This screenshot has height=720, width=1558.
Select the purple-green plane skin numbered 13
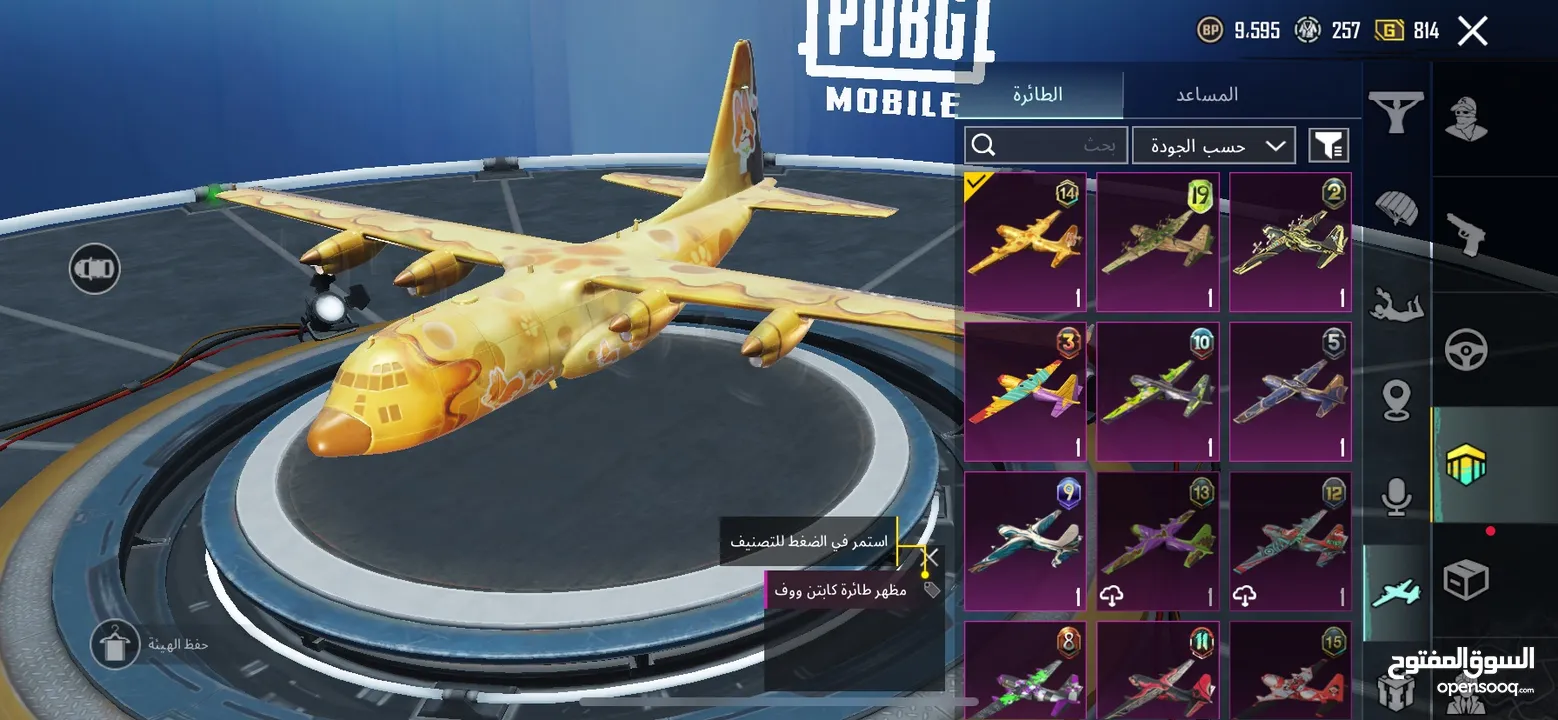(x=1157, y=541)
